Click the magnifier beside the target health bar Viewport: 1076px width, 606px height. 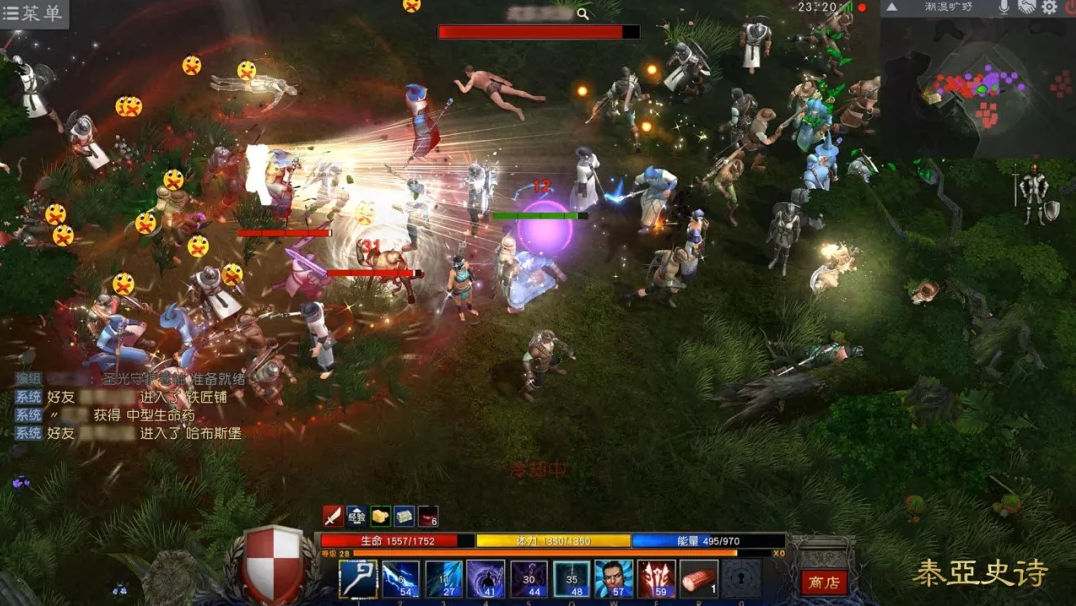[x=583, y=14]
